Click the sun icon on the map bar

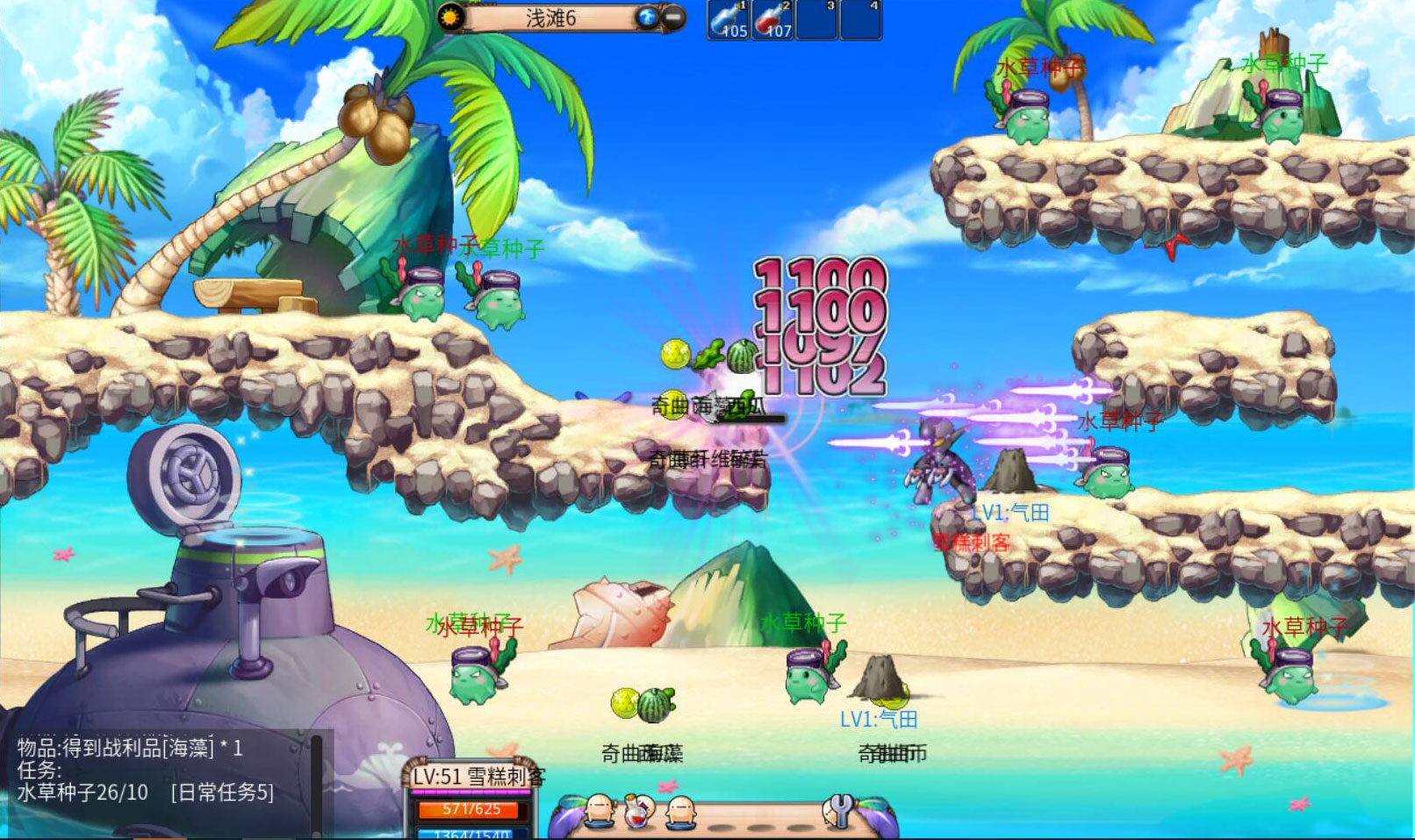click(x=451, y=18)
